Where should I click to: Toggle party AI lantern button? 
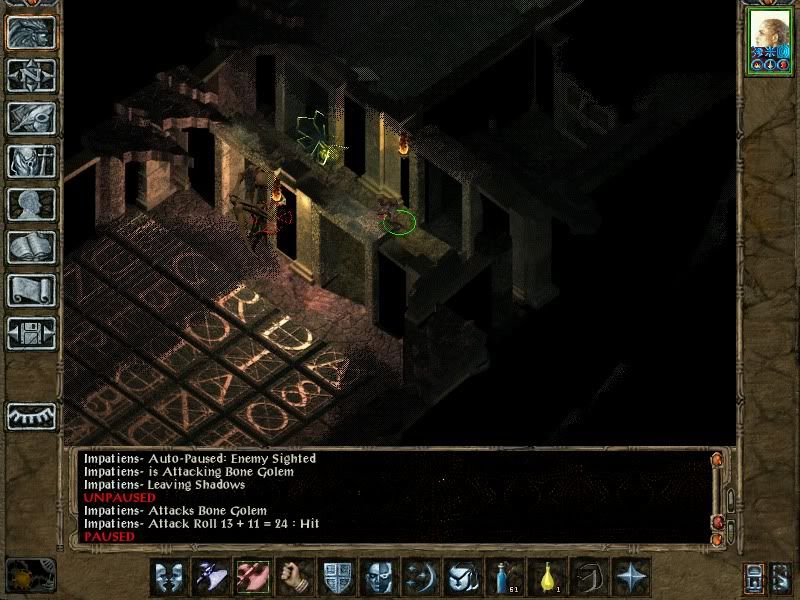tap(753, 578)
